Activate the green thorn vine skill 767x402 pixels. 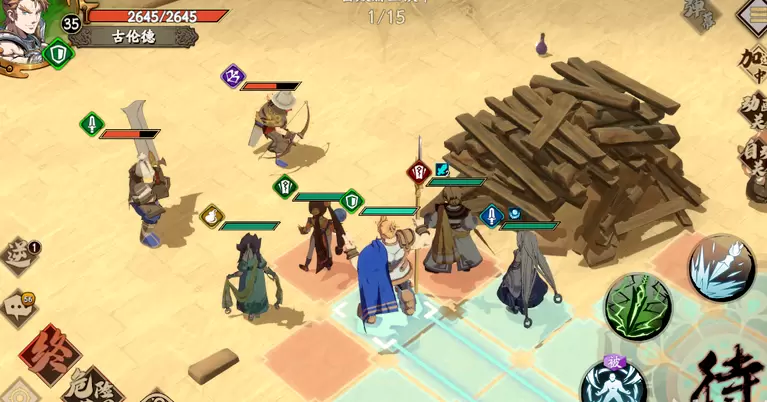[x=638, y=306]
